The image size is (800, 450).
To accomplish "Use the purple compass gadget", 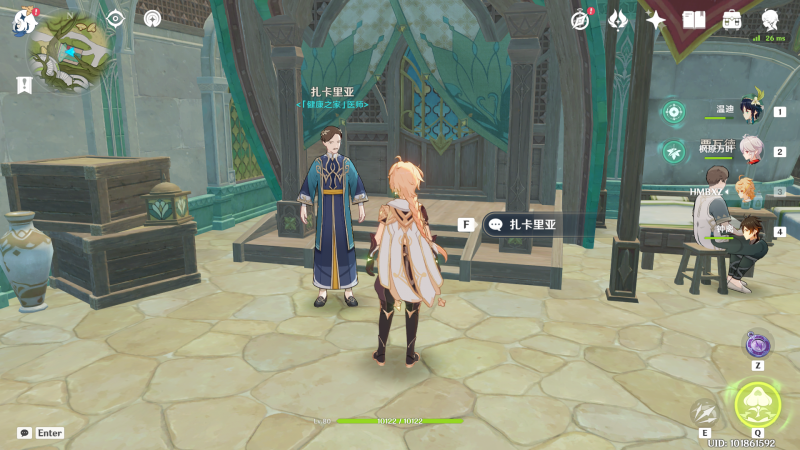I will point(757,345).
